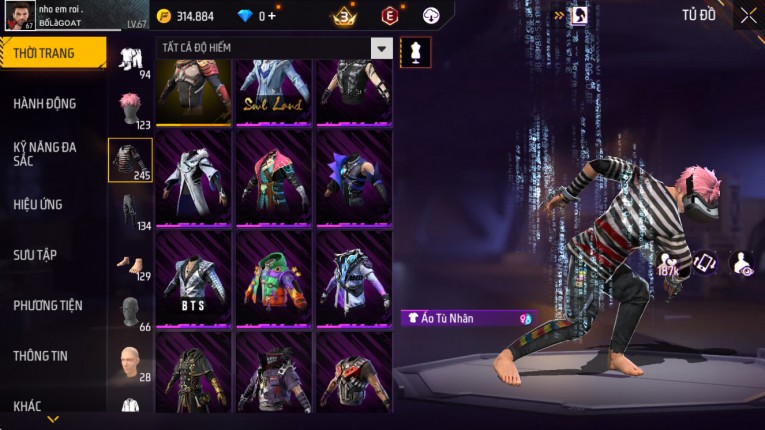The image size is (765, 430).
Task: Open the TẤT CẢ ĐỘ HIẾM rarity dropdown
Action: (381, 48)
